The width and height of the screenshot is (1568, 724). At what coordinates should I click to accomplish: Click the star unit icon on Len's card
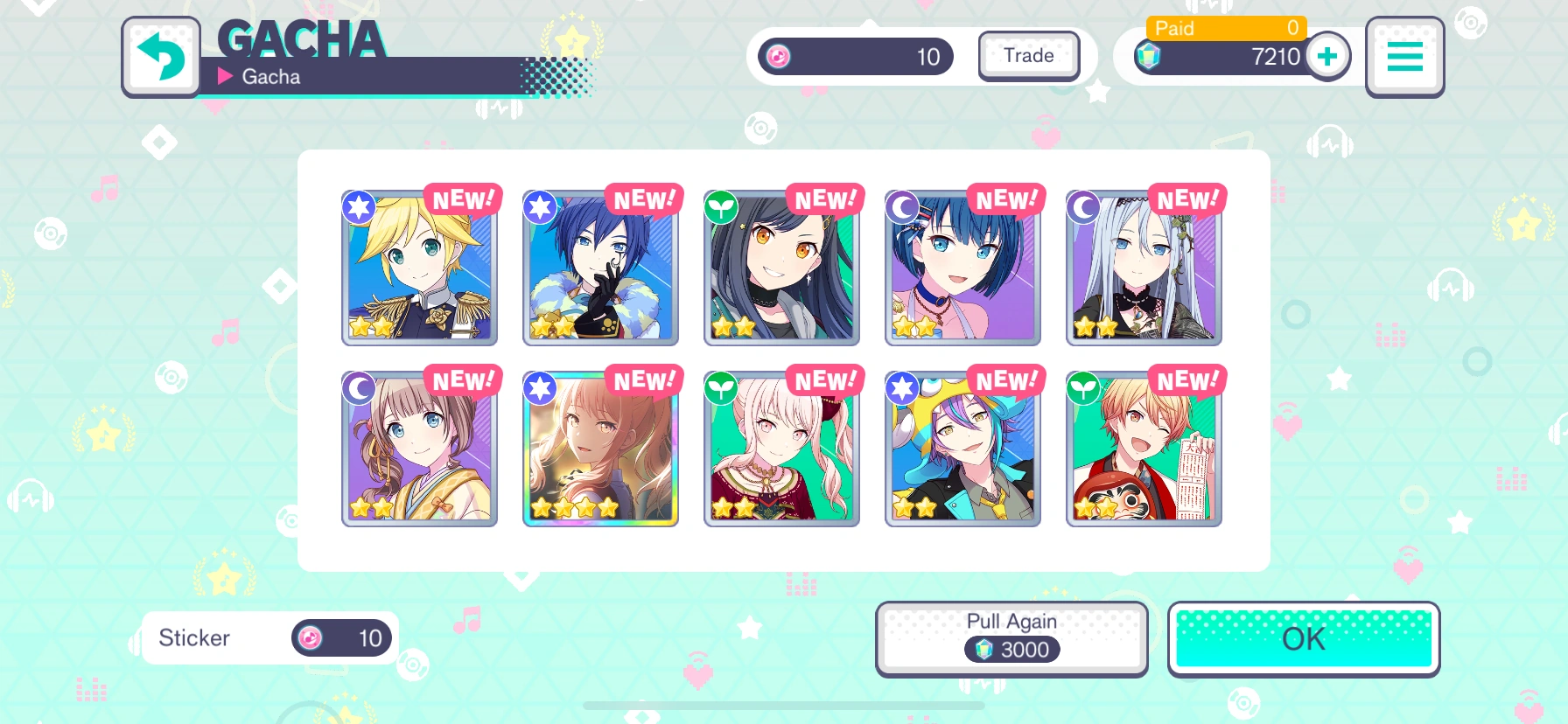(359, 207)
